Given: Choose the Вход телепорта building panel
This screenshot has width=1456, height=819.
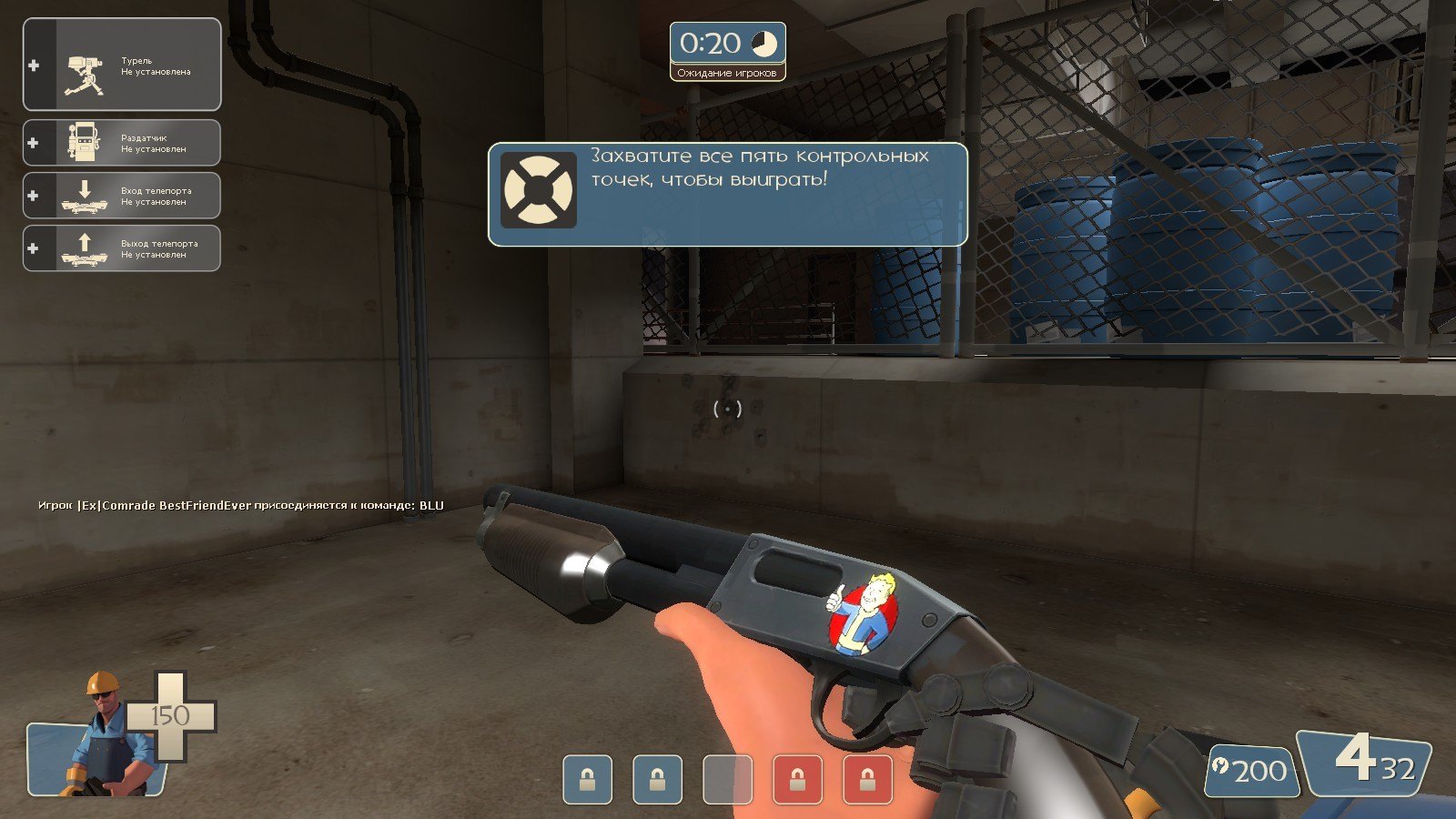Looking at the screenshot, I should pyautogui.click(x=122, y=196).
